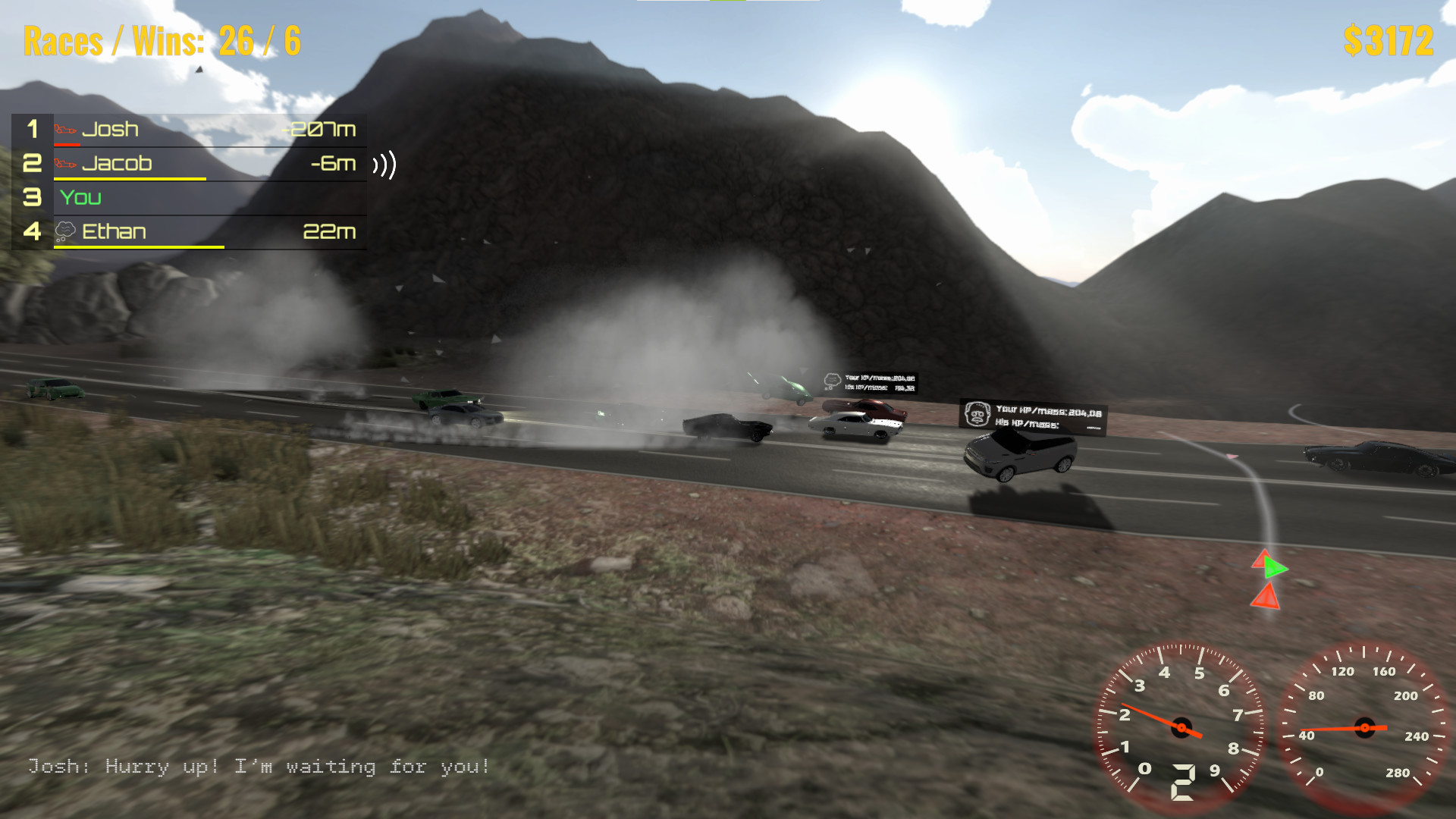Screen dimensions: 1456x819
Task: Click the sound wave icon beside Jacob's distance
Action: coord(385,165)
